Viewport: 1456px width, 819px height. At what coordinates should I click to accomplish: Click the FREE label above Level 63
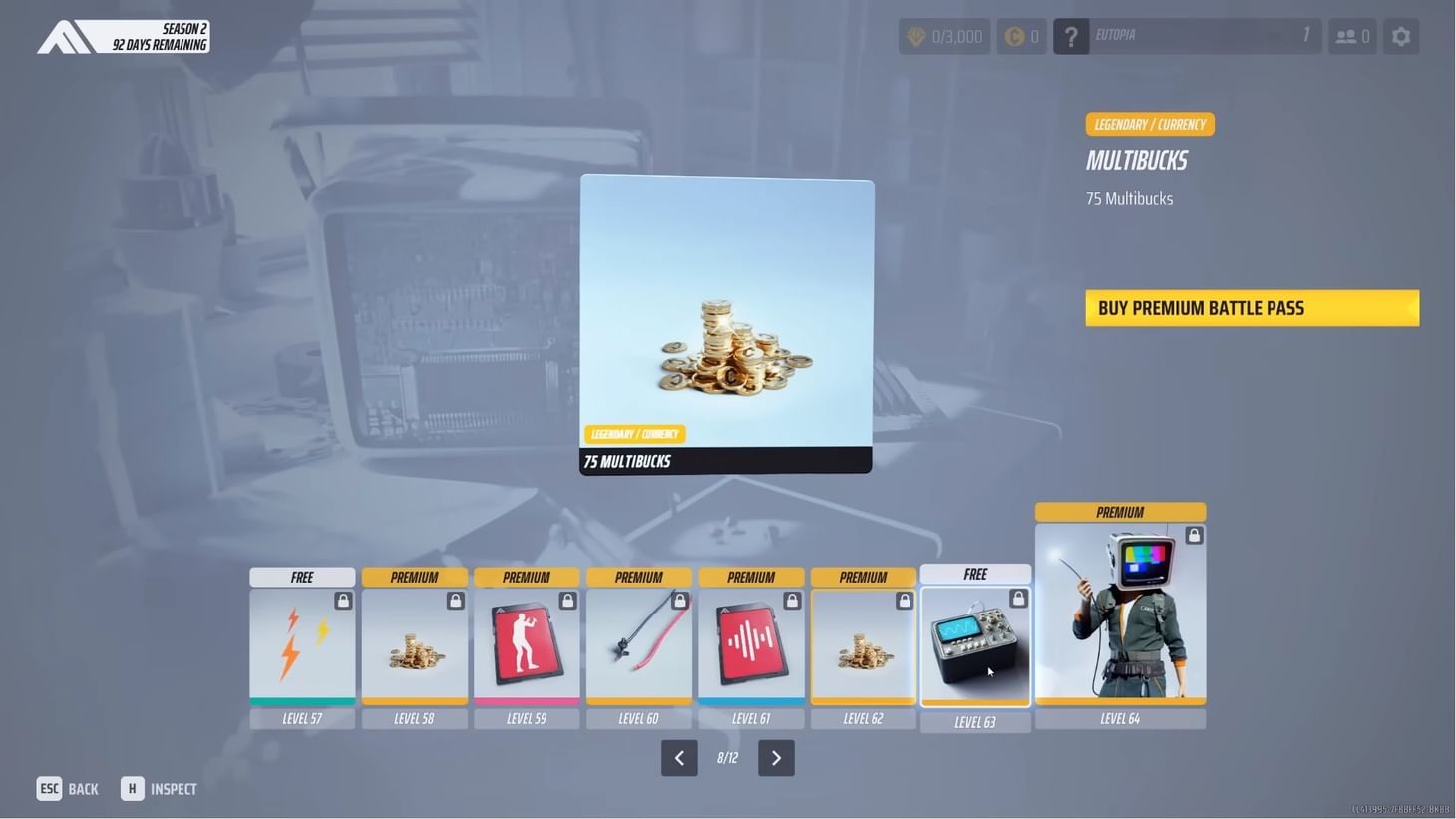[x=975, y=574]
